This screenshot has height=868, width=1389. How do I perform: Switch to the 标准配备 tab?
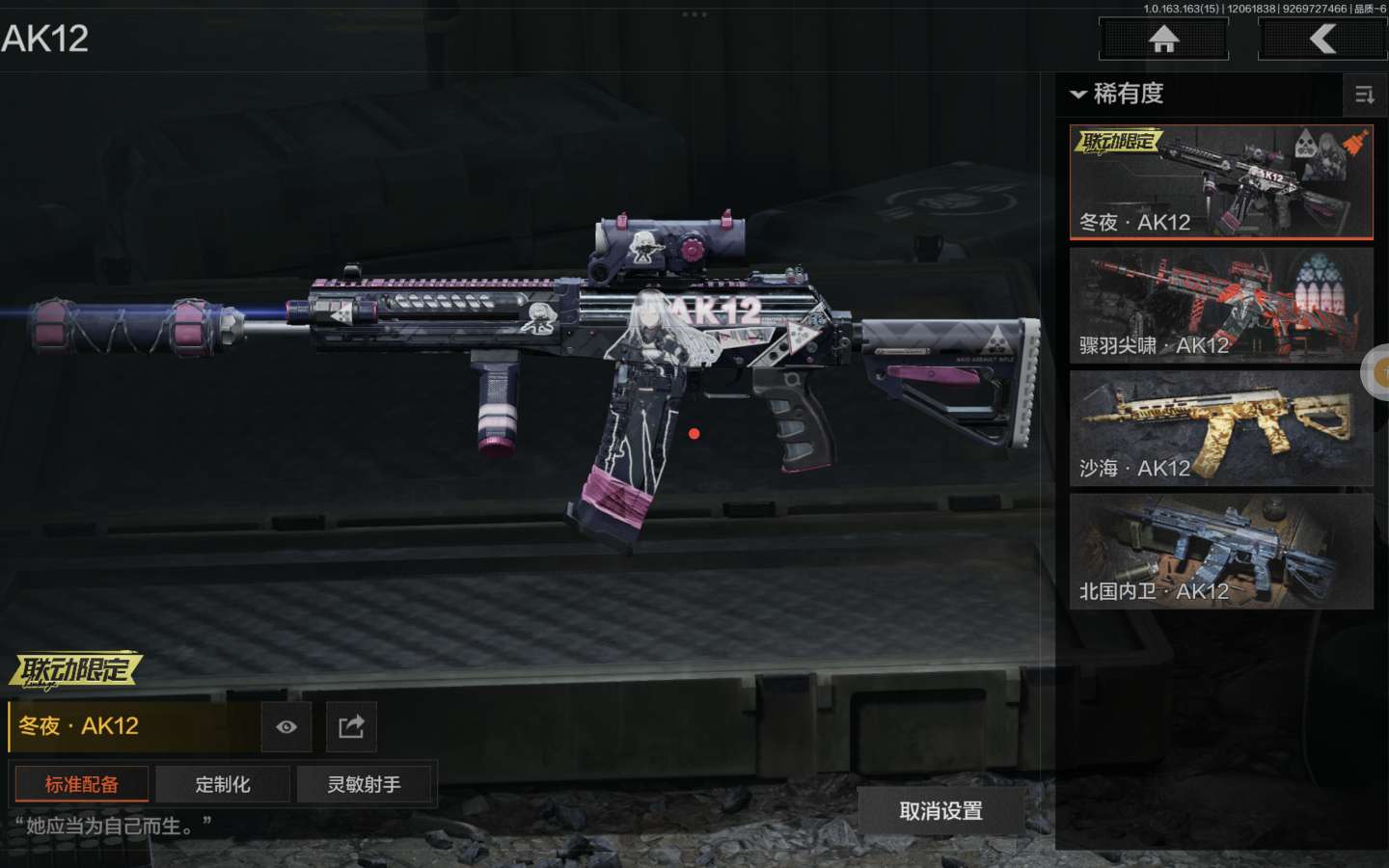(x=81, y=784)
